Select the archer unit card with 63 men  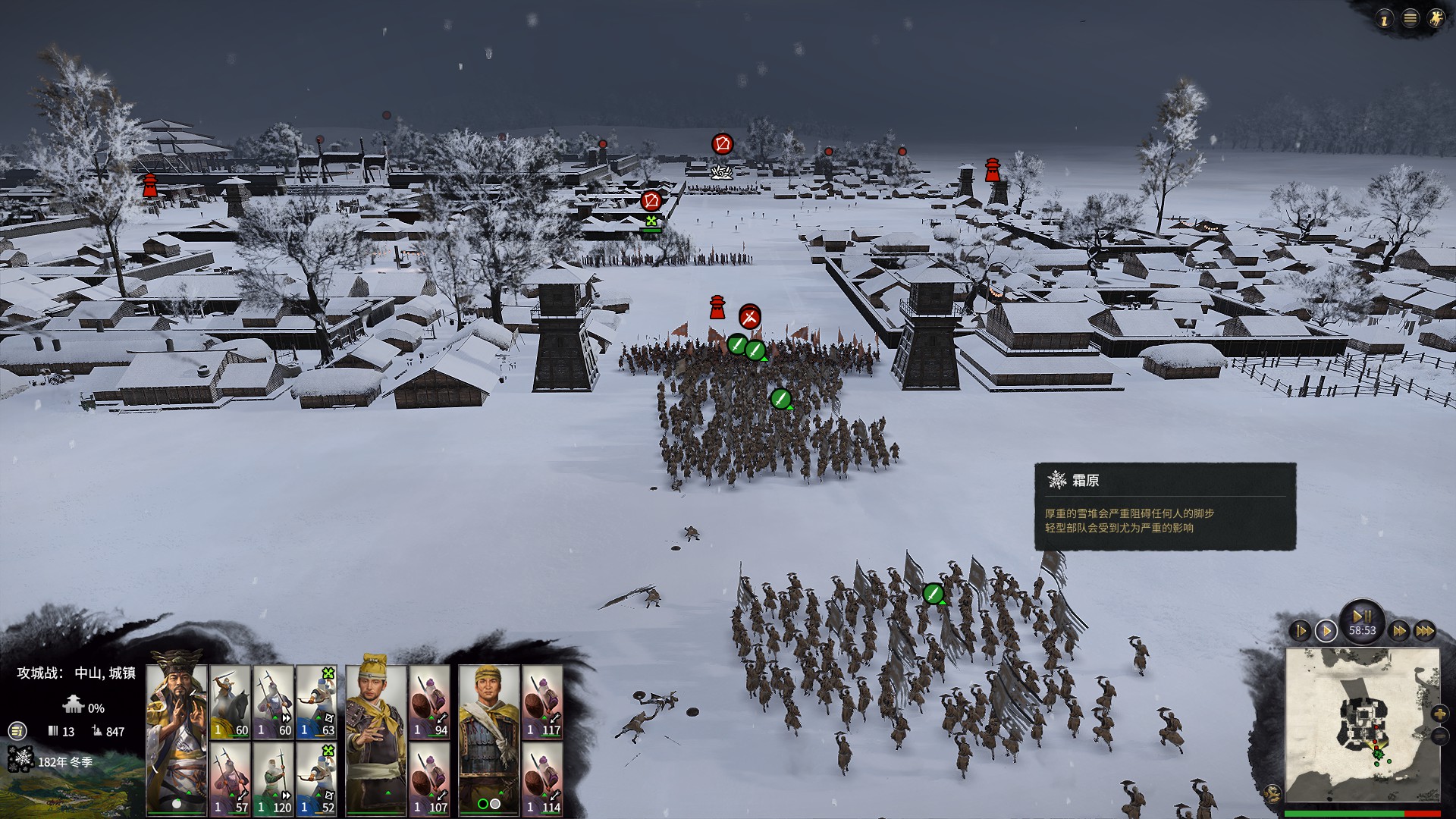(316, 701)
